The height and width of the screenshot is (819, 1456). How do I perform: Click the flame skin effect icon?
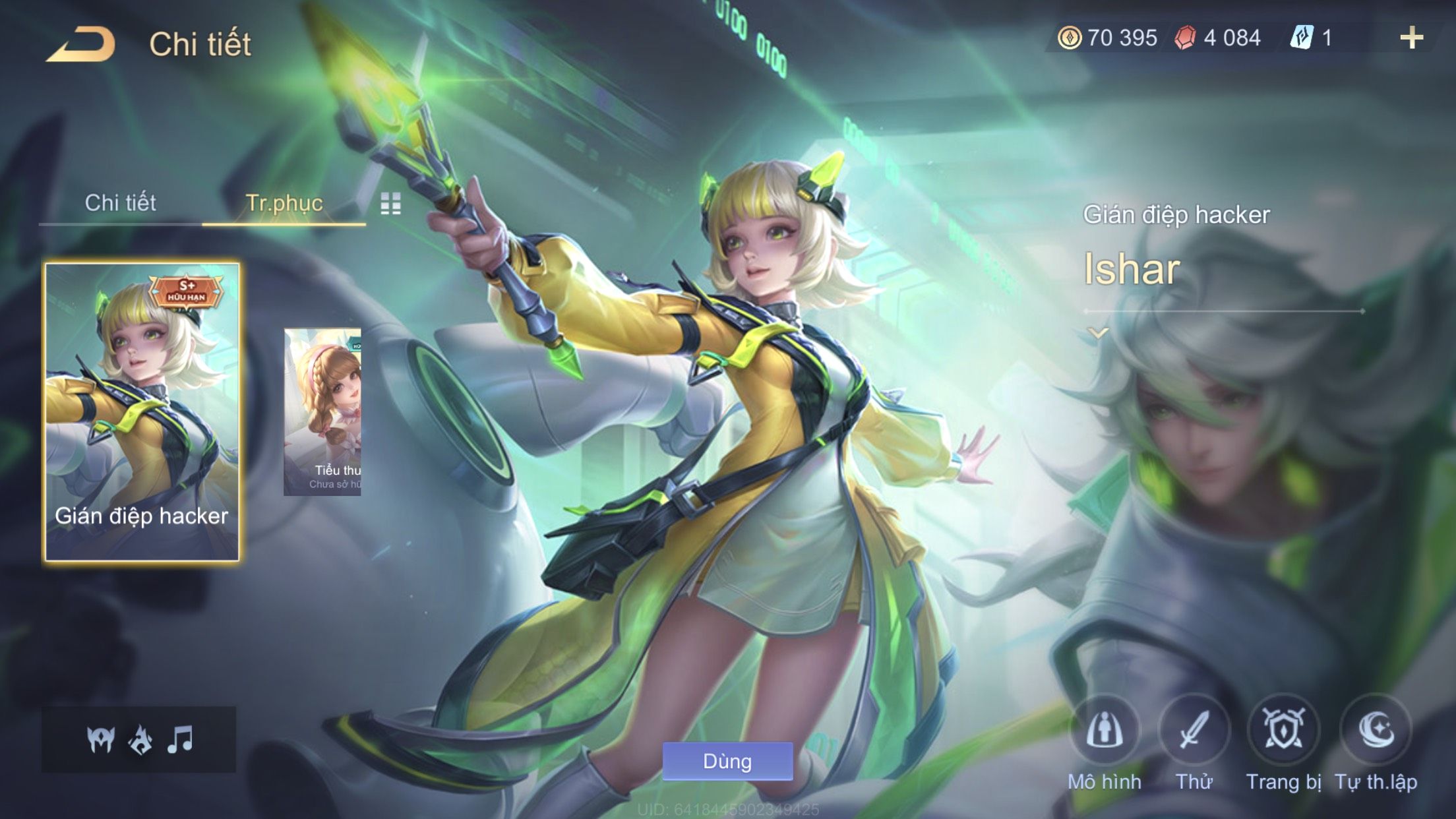140,740
